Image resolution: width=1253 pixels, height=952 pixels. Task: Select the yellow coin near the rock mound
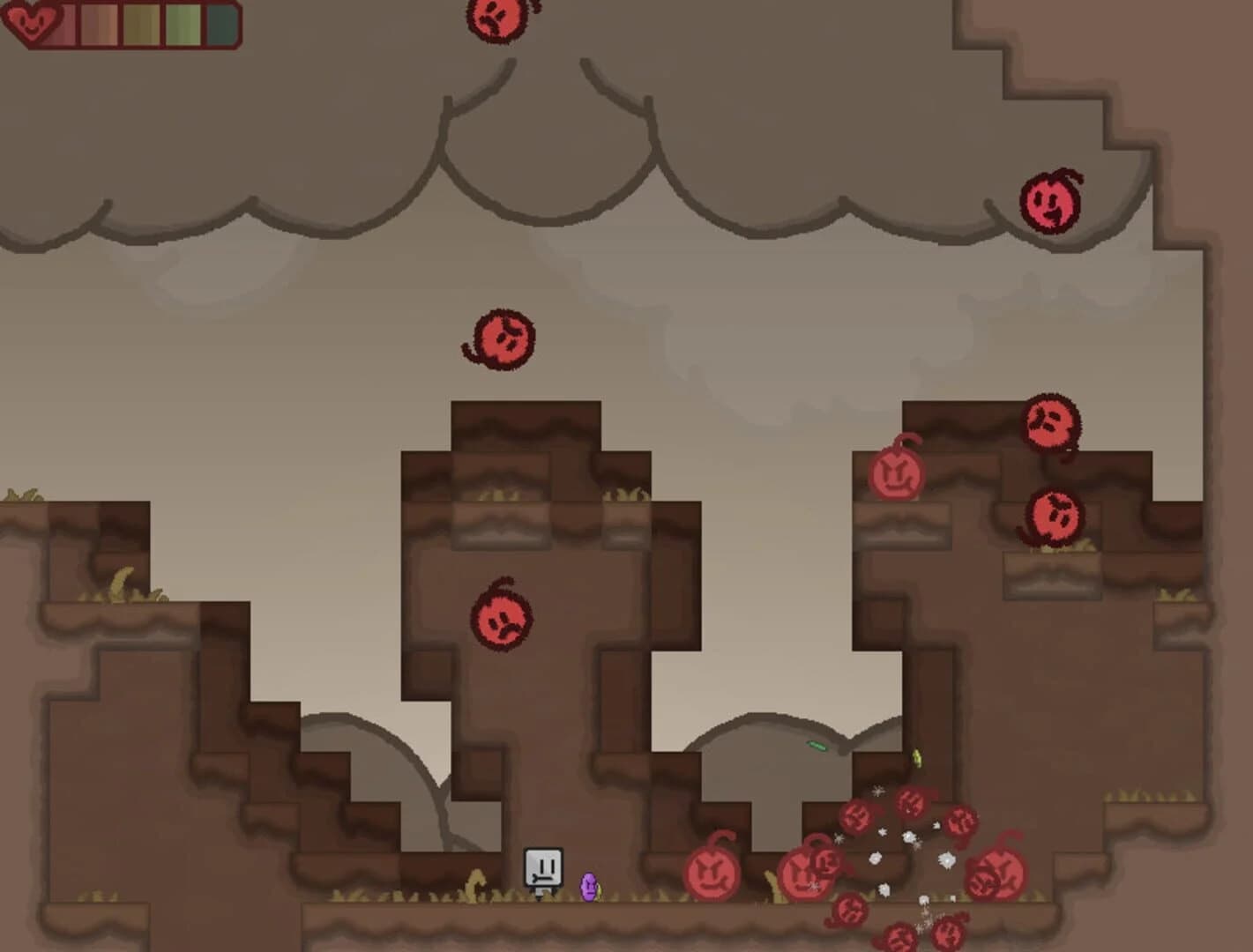(917, 758)
